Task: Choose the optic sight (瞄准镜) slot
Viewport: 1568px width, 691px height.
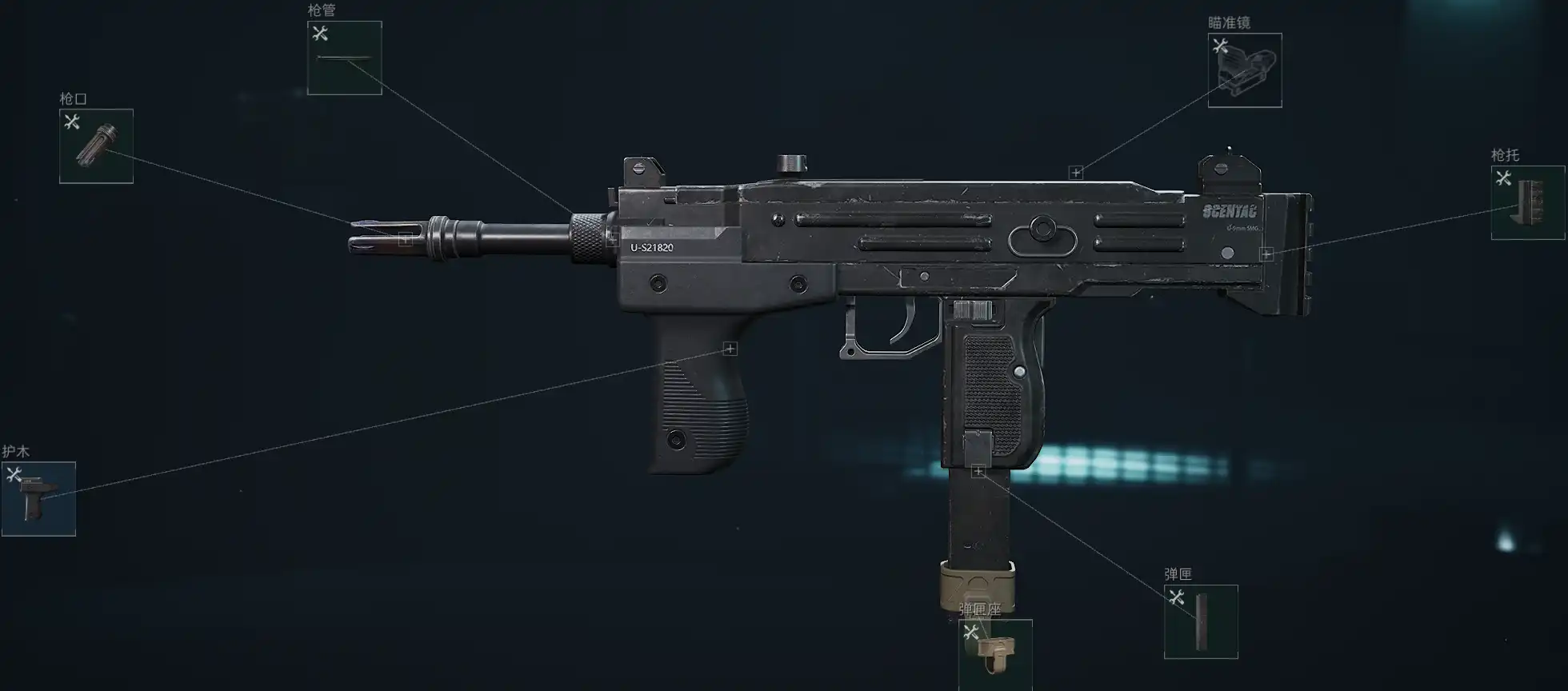Action: (x=1244, y=70)
